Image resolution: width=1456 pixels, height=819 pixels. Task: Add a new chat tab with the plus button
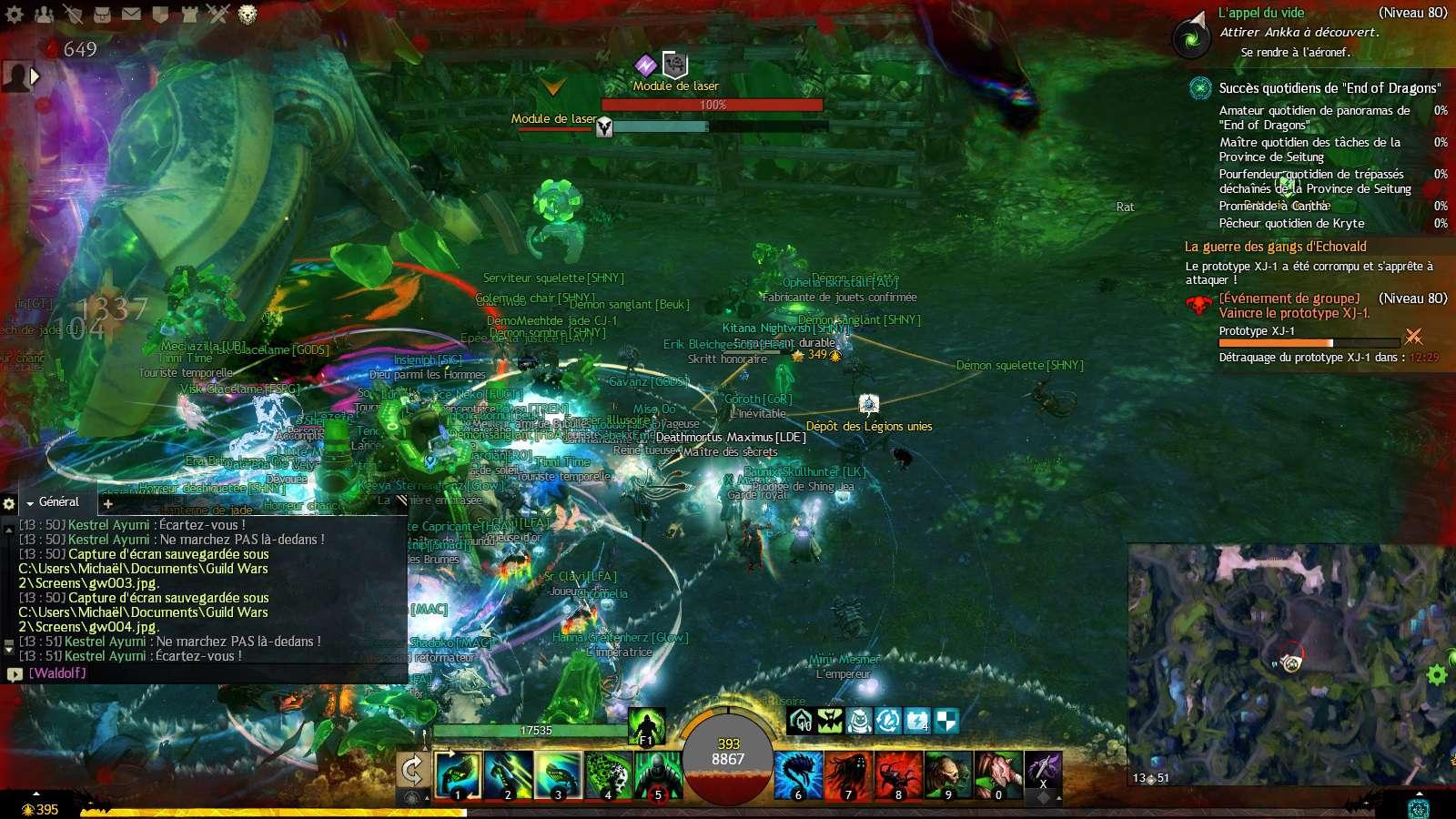(107, 504)
